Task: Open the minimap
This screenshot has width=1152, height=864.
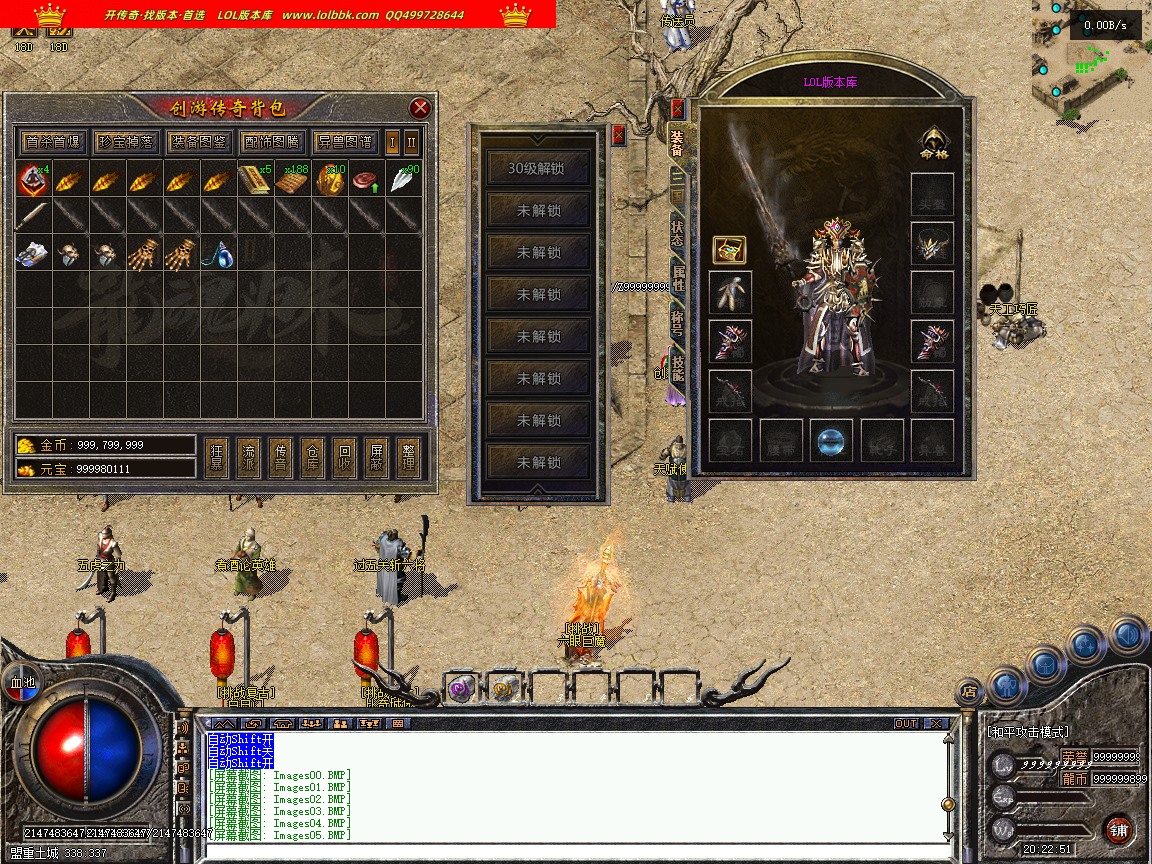Action: pos(1091,60)
